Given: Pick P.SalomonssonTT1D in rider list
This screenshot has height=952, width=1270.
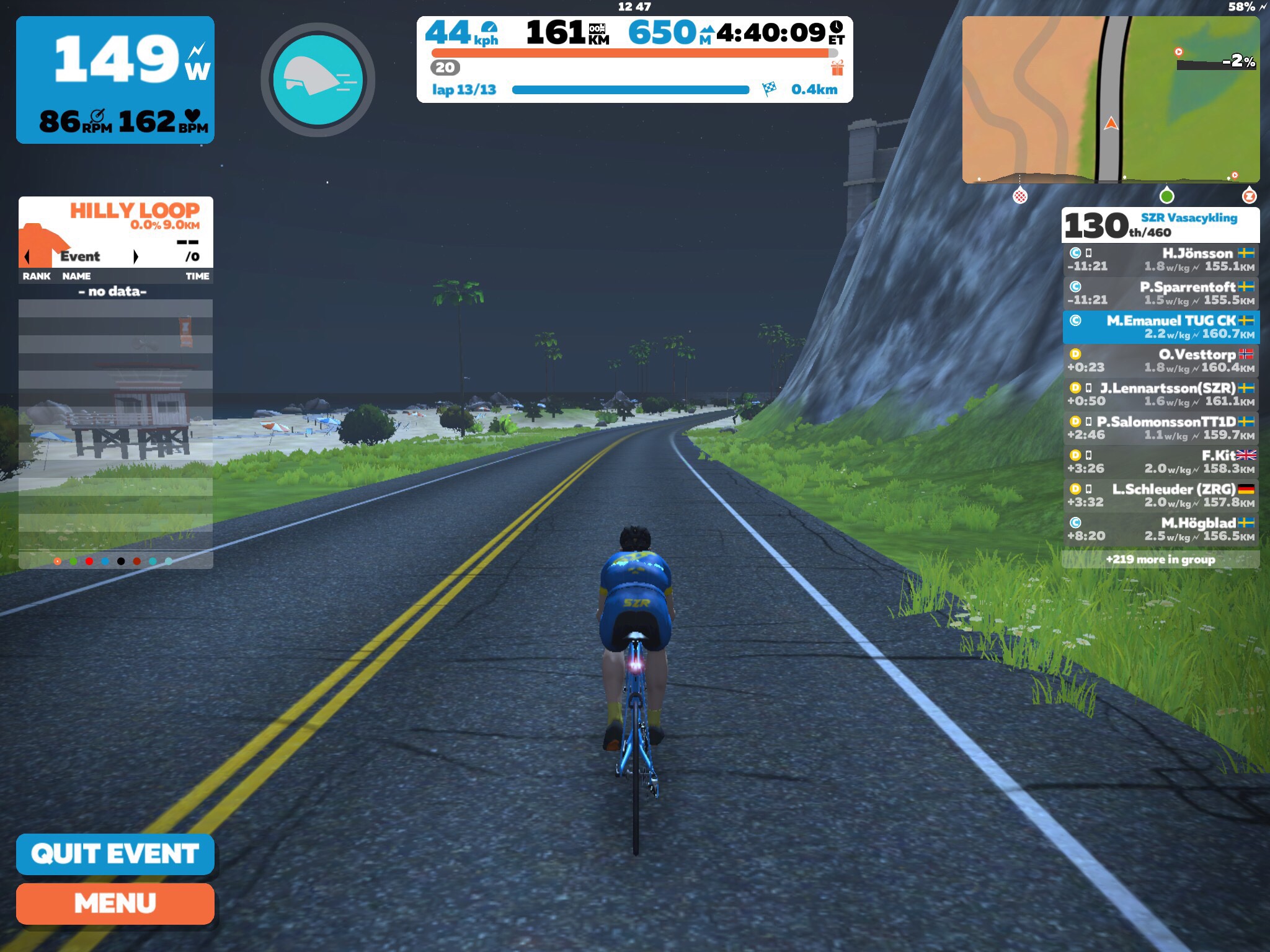Looking at the screenshot, I should pos(1161,428).
